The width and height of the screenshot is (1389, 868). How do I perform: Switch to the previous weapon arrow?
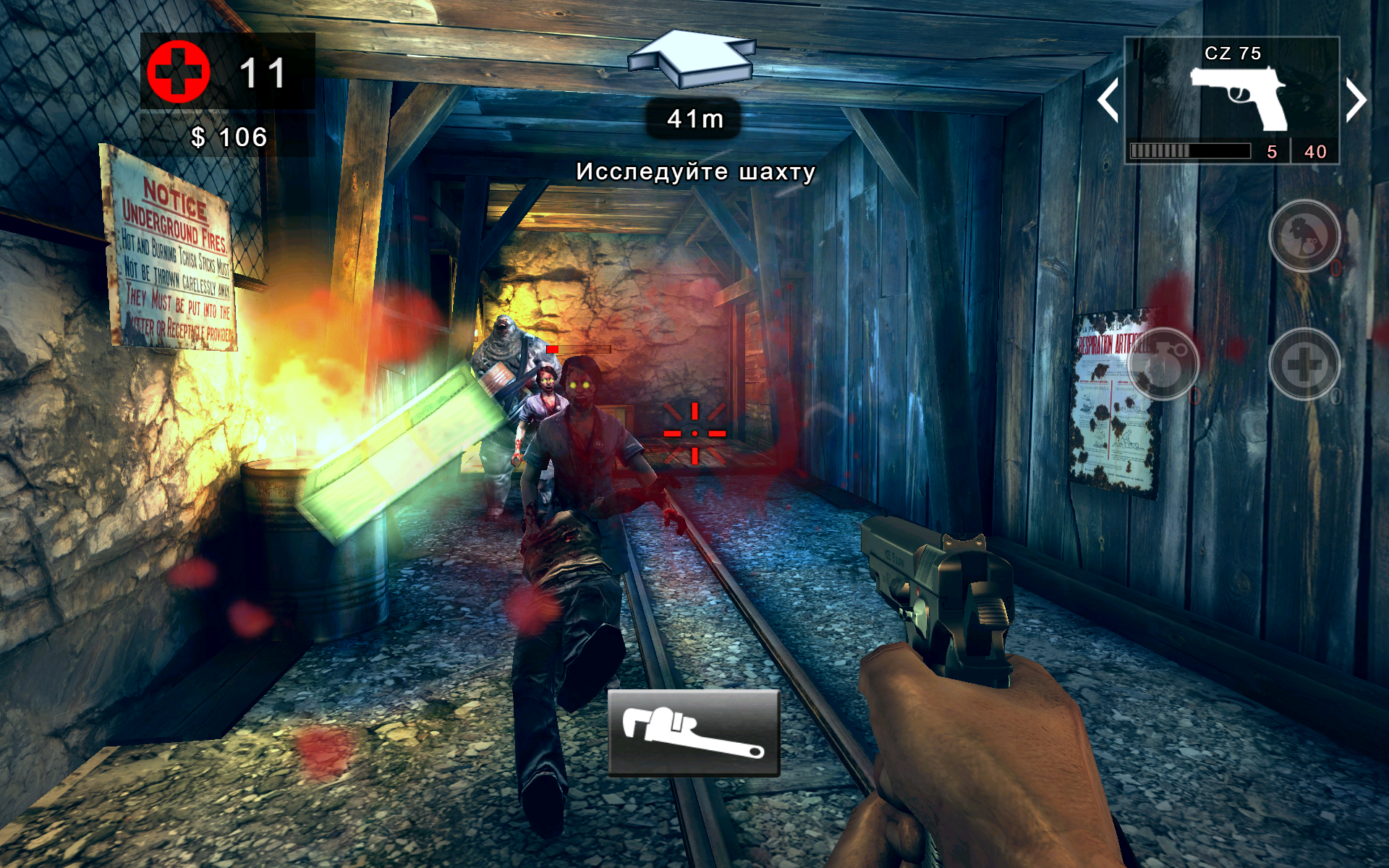(1108, 100)
